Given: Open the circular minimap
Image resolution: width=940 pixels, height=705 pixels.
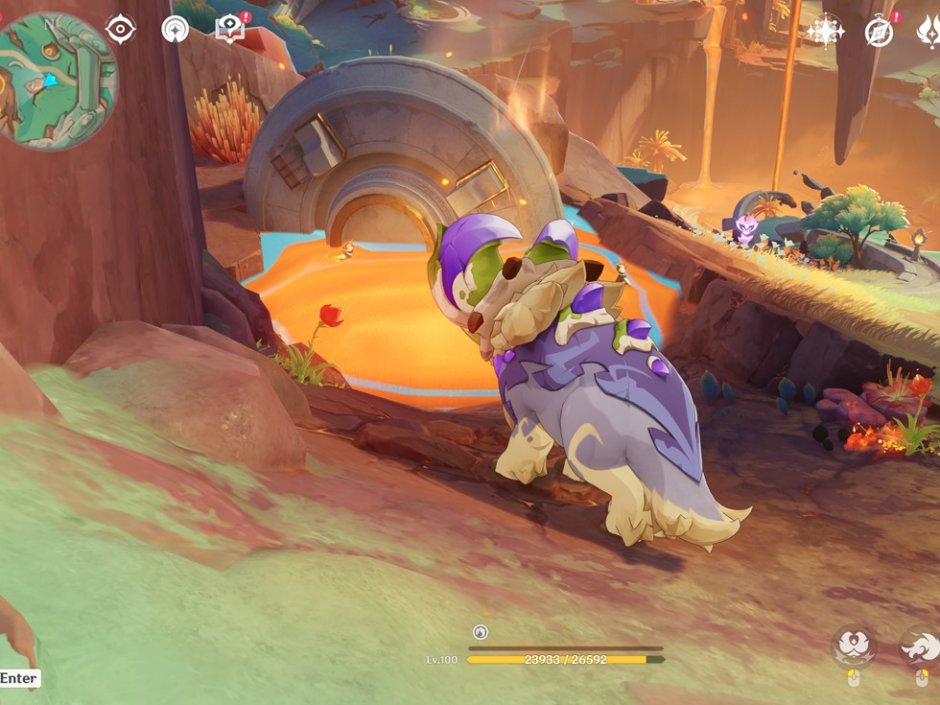Looking at the screenshot, I should pyautogui.click(x=57, y=80).
